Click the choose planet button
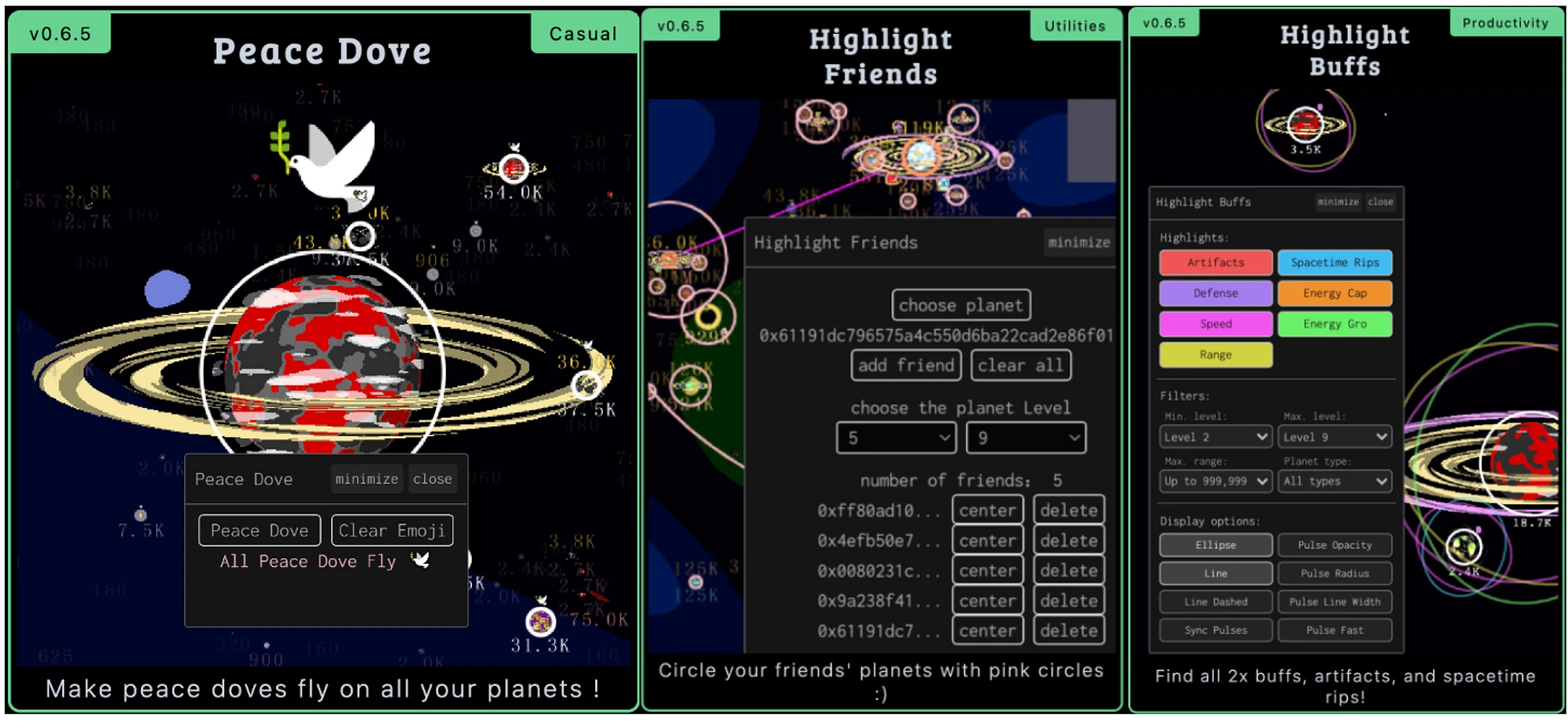Viewport: 1568px width, 722px height. [960, 305]
